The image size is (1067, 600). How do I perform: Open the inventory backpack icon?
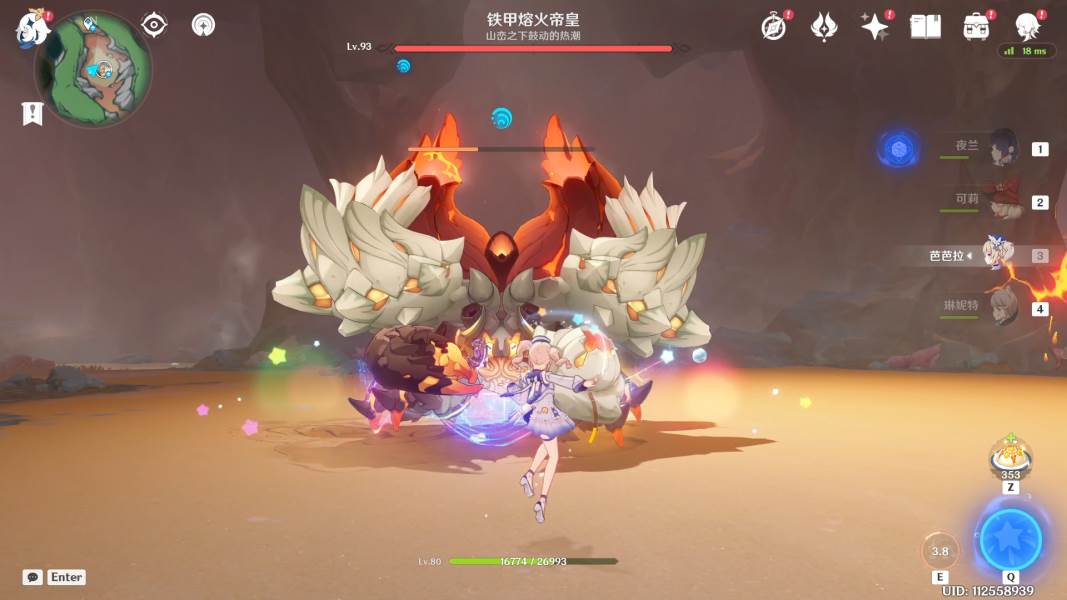[976, 27]
